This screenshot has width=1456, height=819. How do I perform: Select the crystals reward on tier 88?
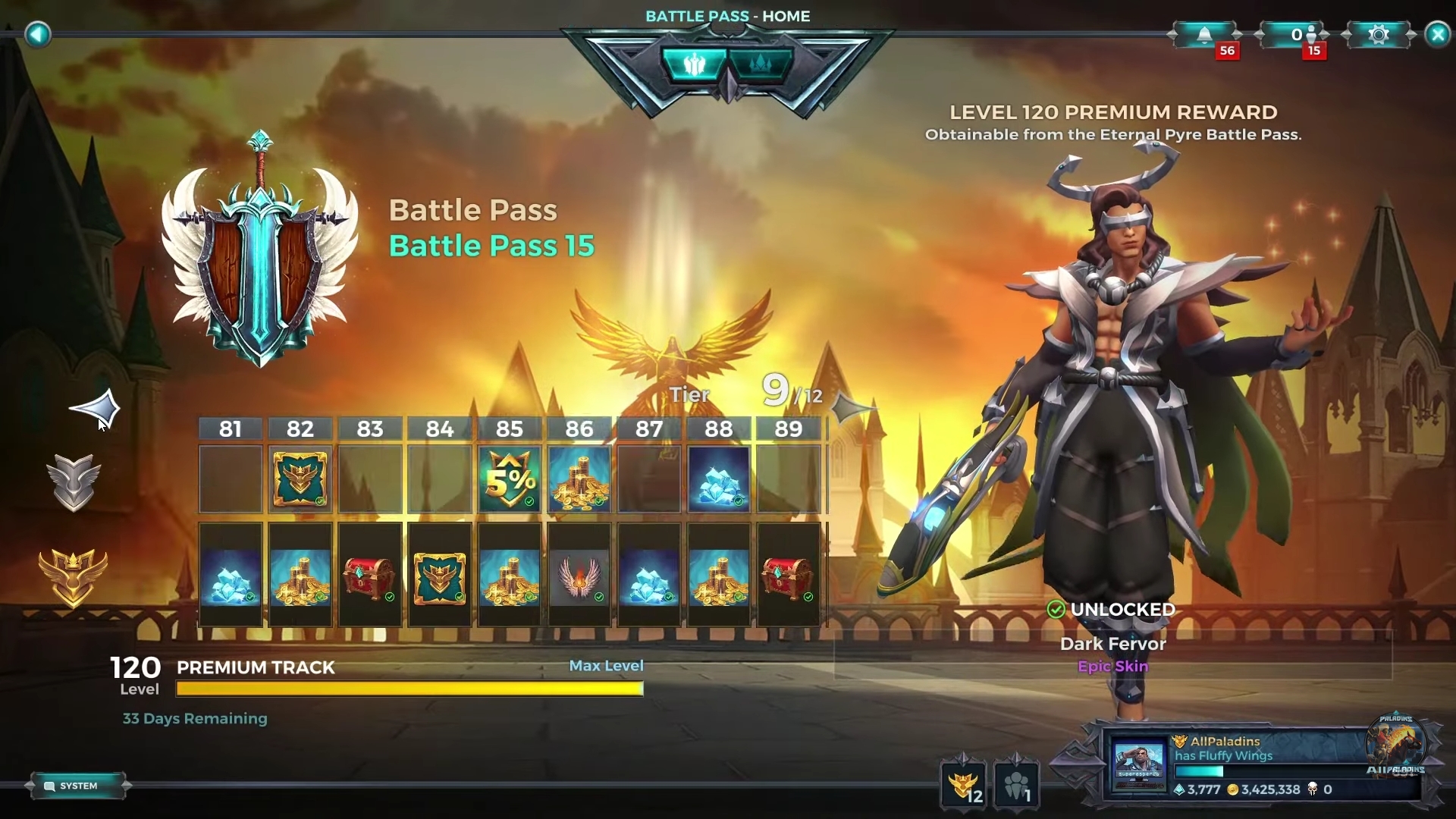click(719, 479)
